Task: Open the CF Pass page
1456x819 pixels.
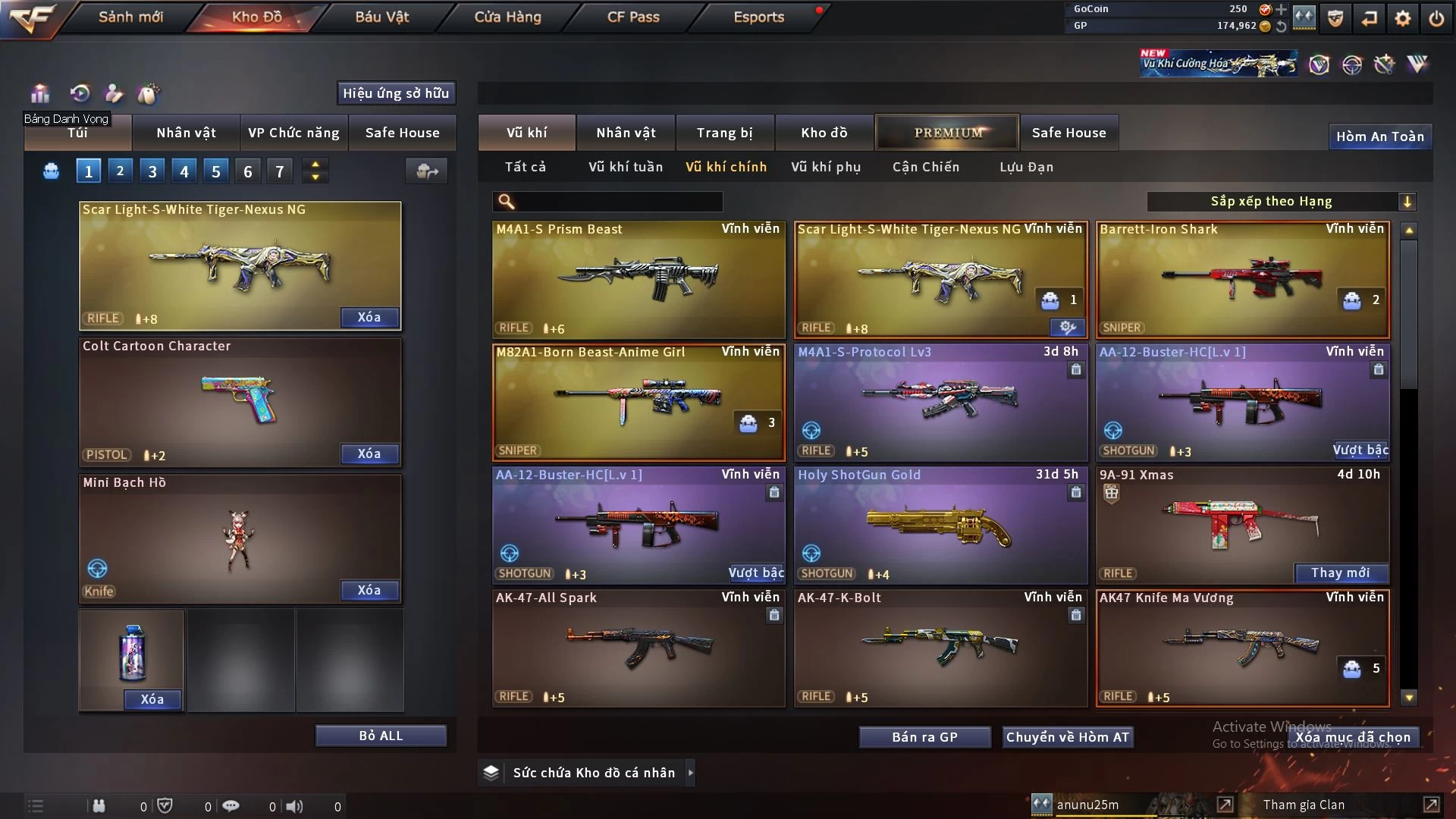Action: 633,17
